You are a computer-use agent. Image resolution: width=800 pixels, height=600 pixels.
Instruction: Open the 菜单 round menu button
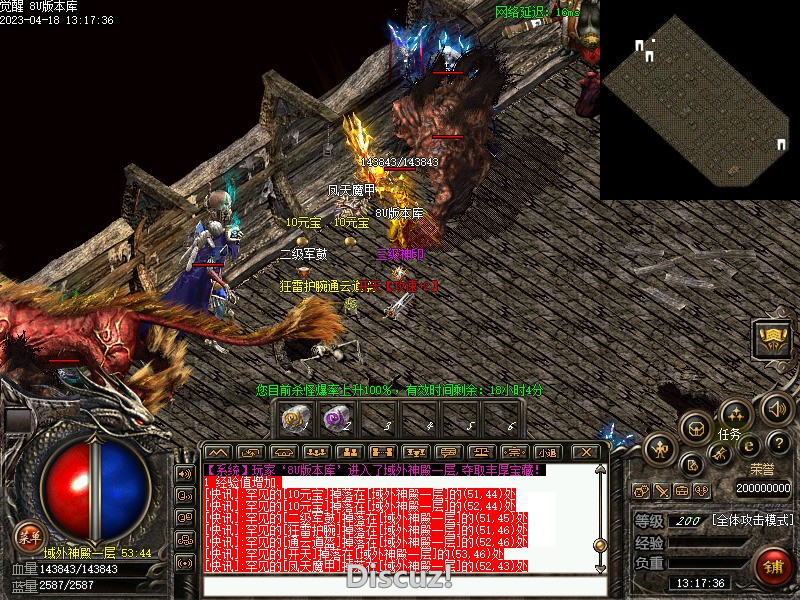[x=29, y=535]
